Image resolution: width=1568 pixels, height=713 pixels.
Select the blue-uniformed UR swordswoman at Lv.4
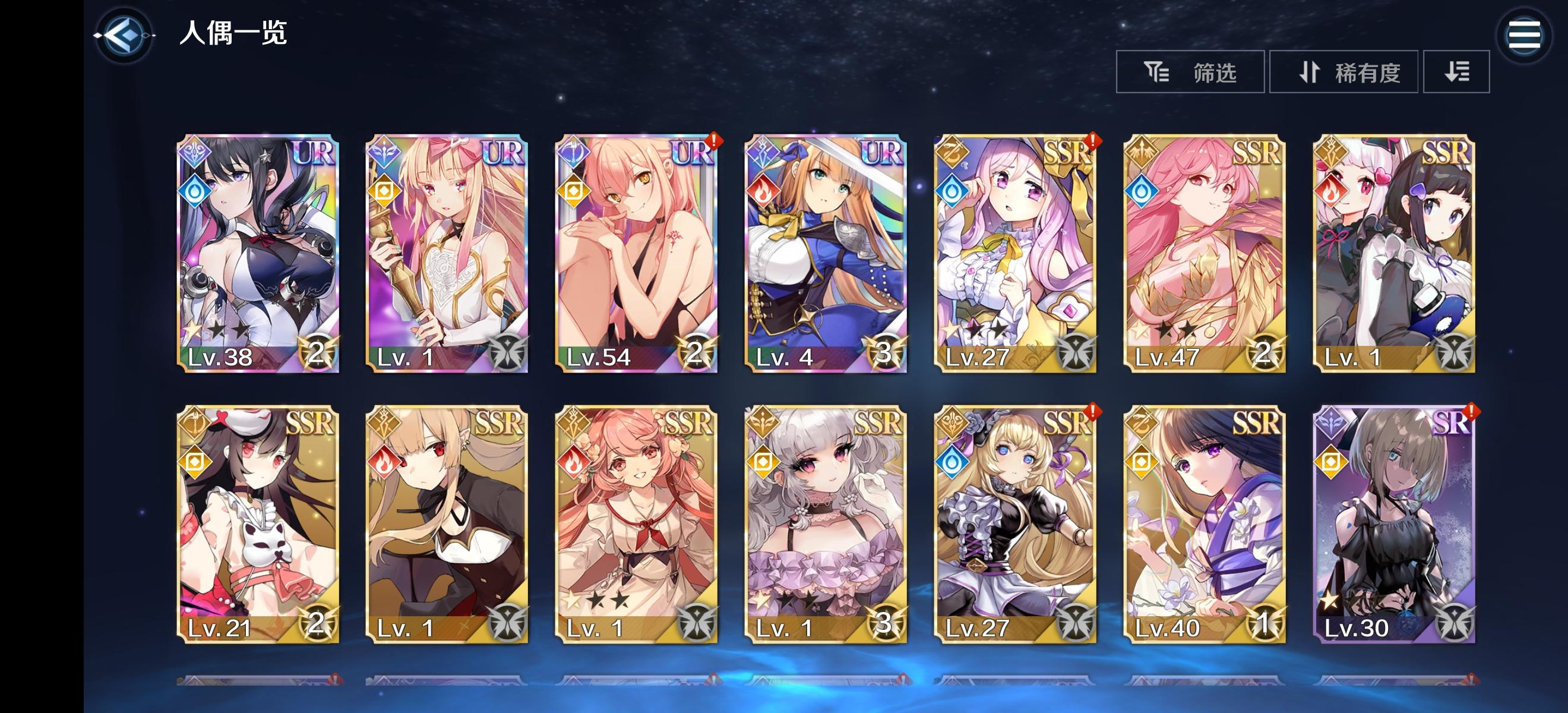pos(826,253)
